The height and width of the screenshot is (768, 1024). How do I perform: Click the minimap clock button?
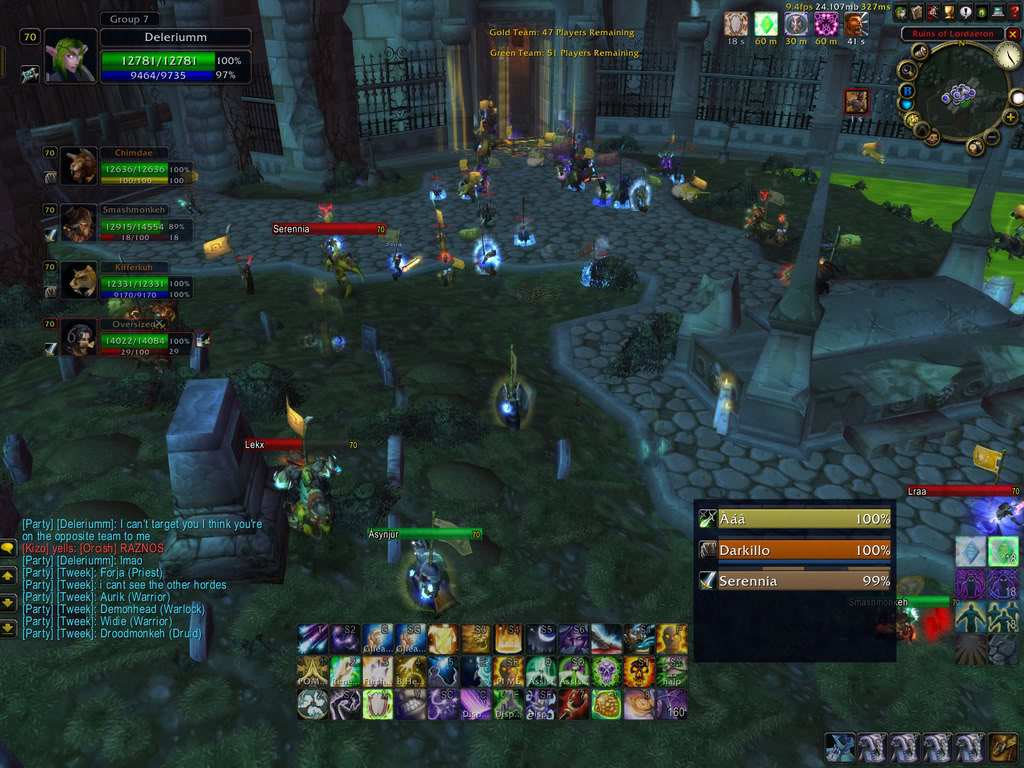1007,57
